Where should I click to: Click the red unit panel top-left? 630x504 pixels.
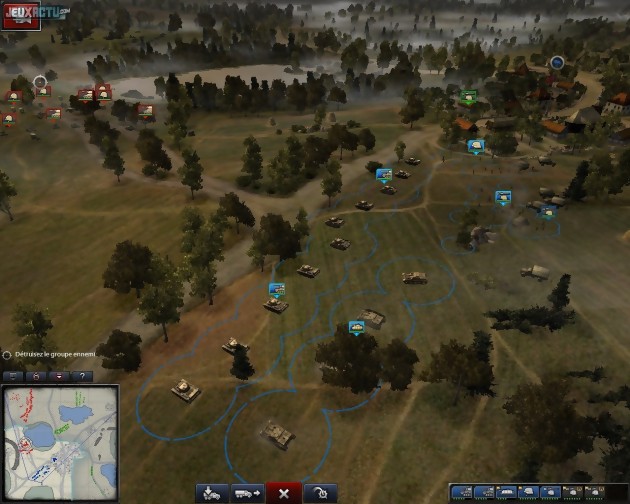click(20, 16)
